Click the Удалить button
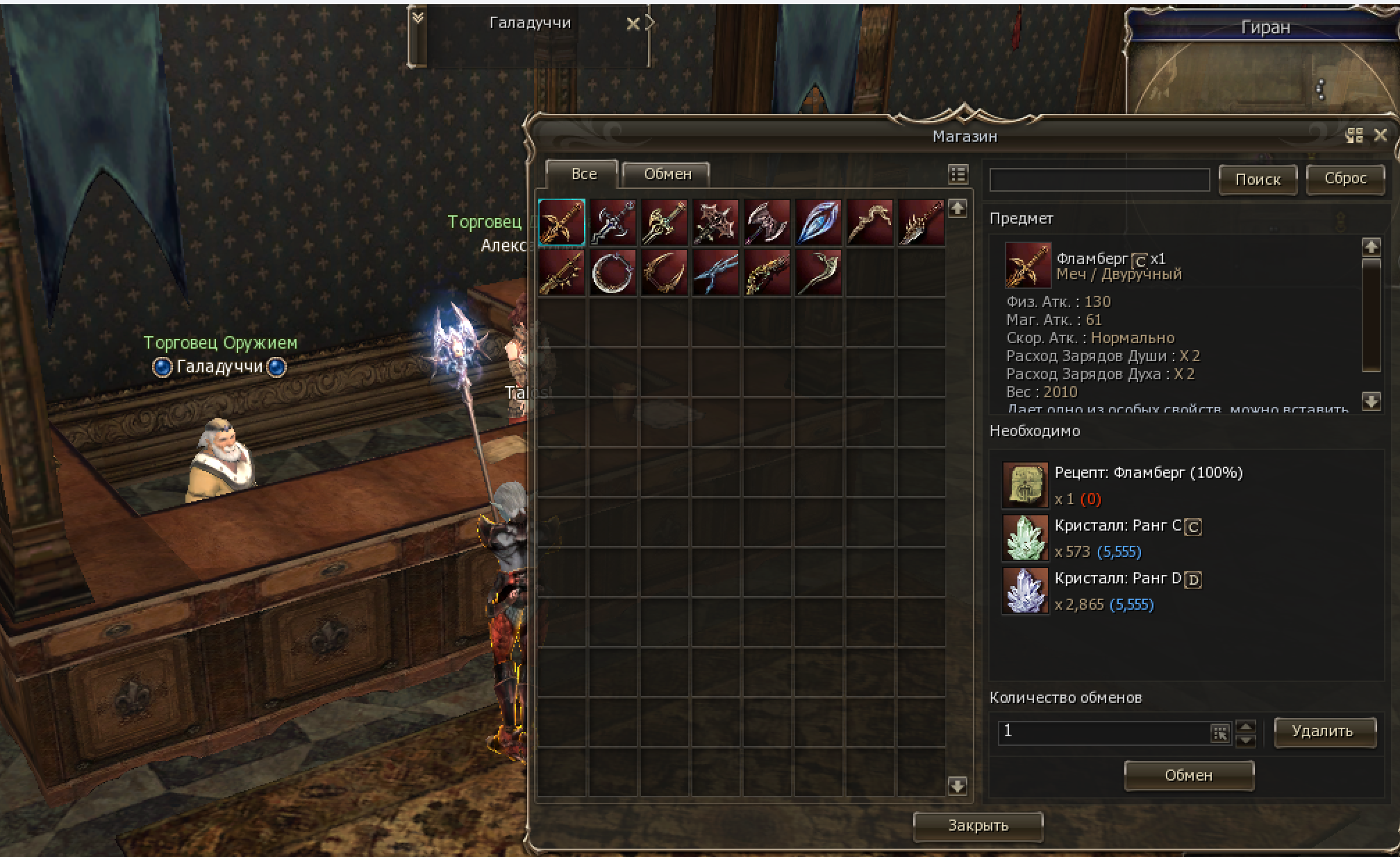This screenshot has width=1400, height=857. [x=1324, y=731]
